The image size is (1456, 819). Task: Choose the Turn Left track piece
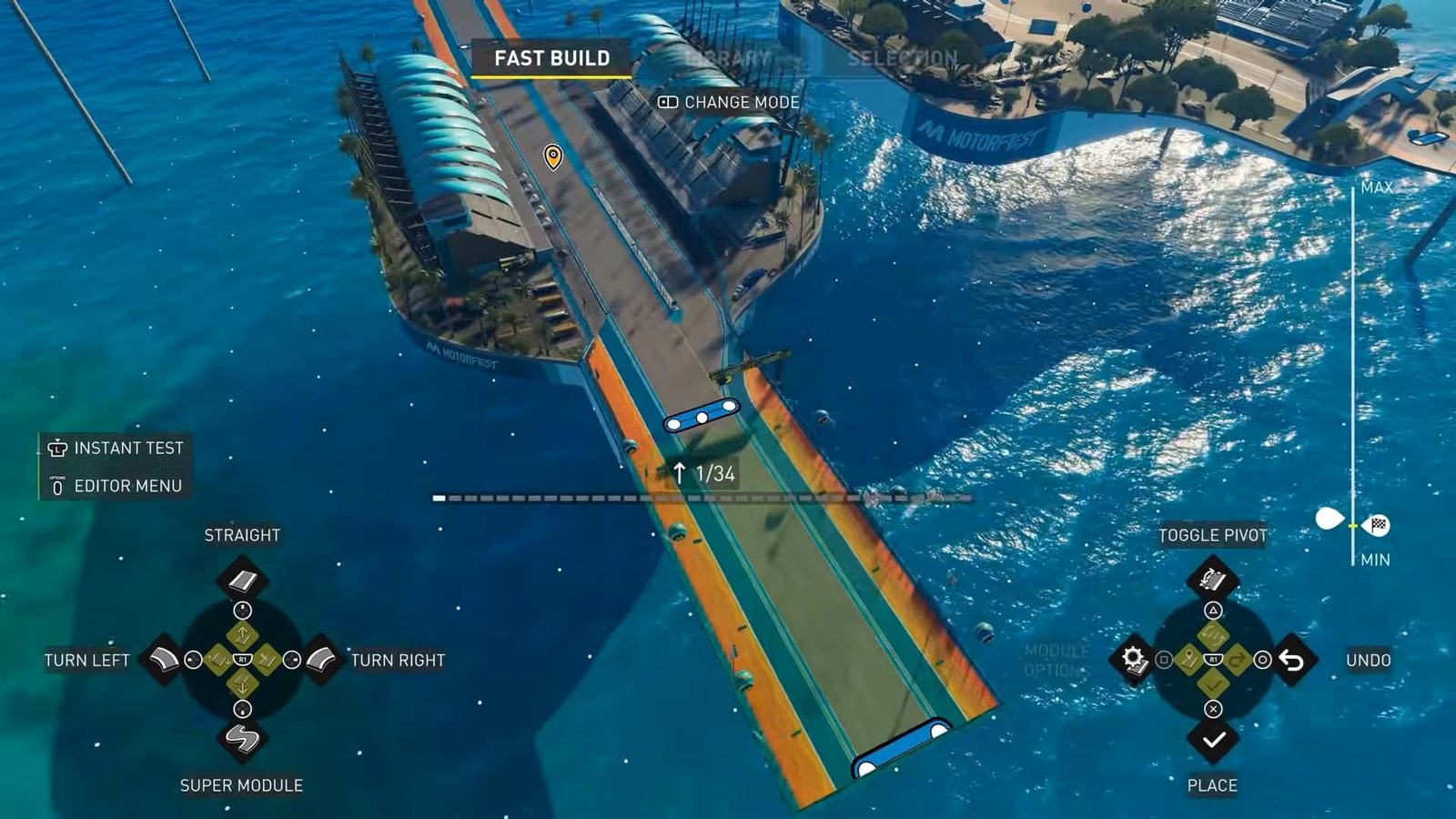164,659
